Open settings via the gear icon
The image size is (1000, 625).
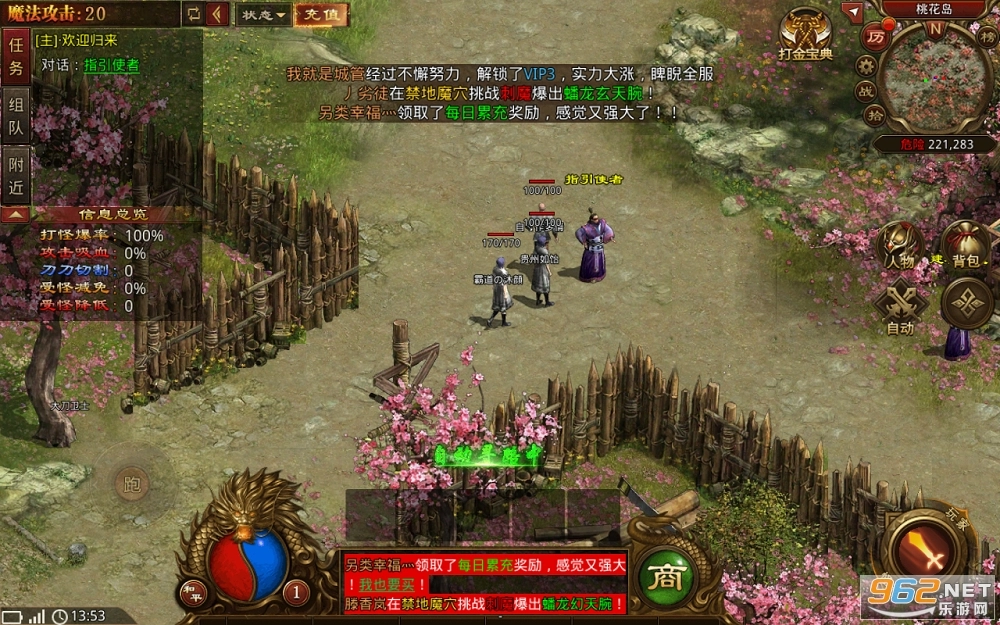(x=866, y=65)
